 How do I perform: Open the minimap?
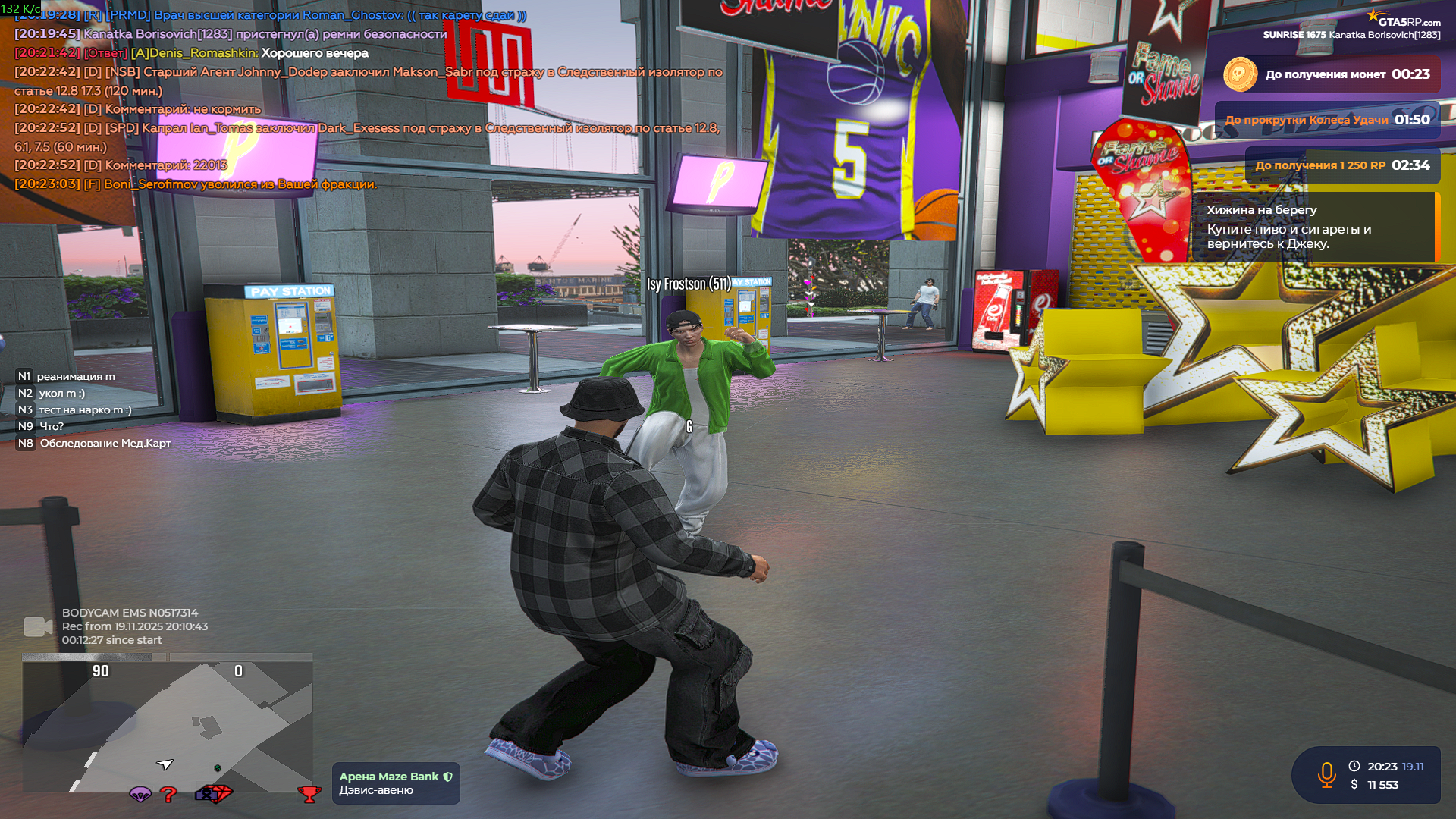click(x=167, y=726)
